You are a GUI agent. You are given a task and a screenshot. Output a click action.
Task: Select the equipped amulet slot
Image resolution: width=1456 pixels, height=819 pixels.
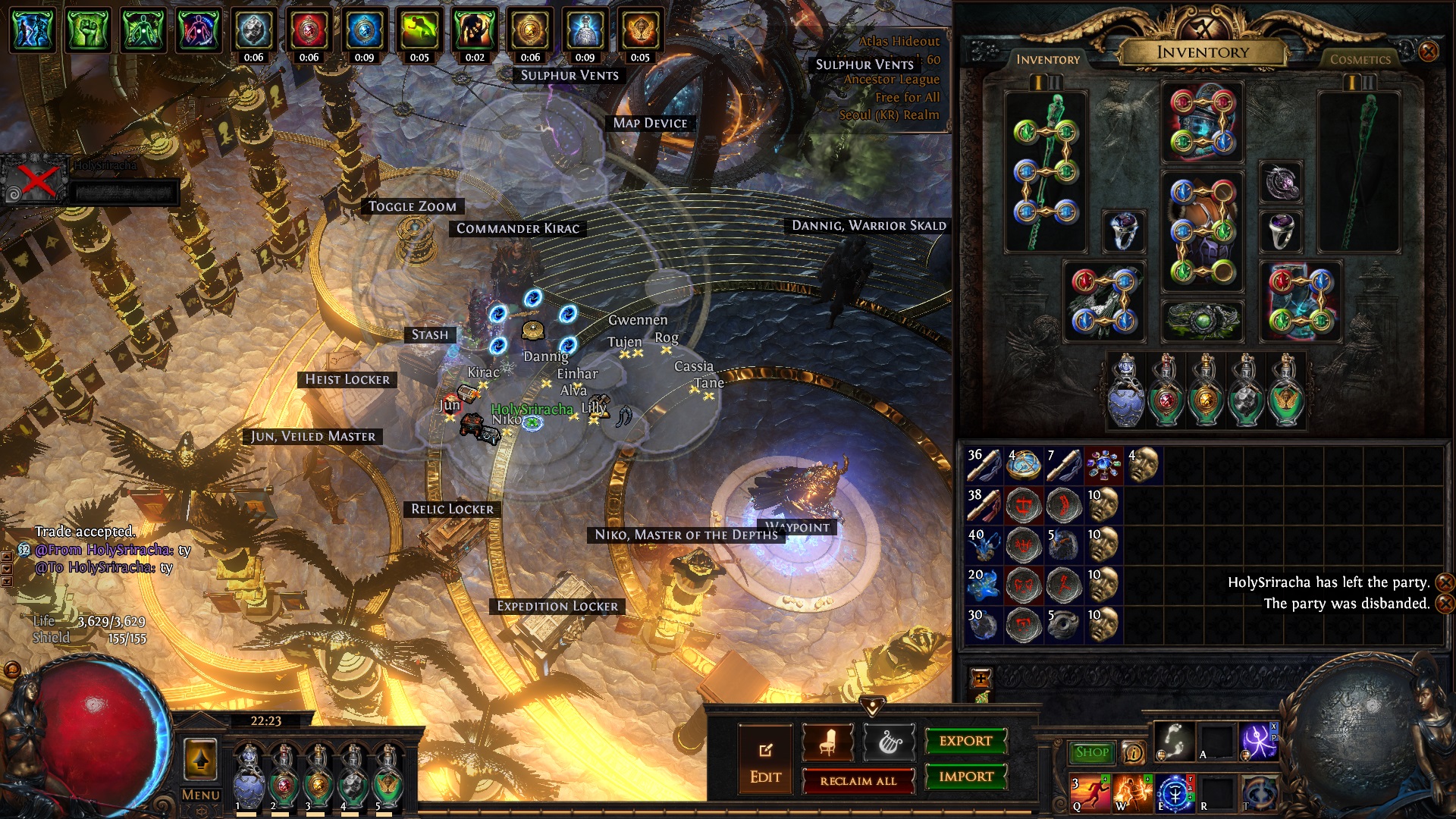(1281, 182)
